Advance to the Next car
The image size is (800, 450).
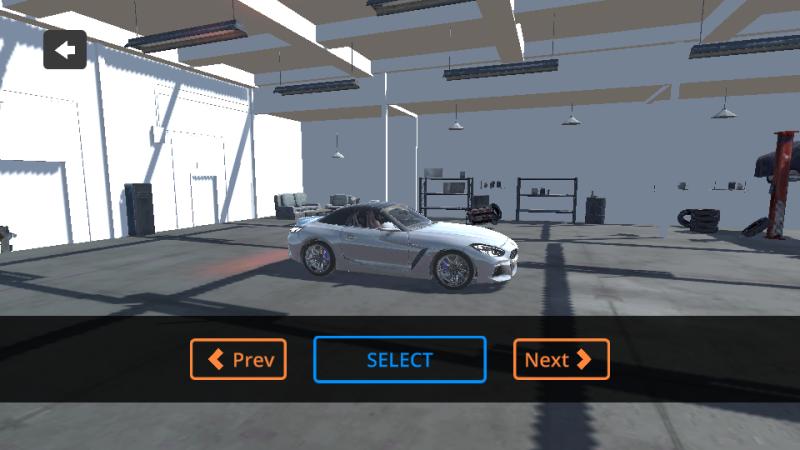point(561,359)
